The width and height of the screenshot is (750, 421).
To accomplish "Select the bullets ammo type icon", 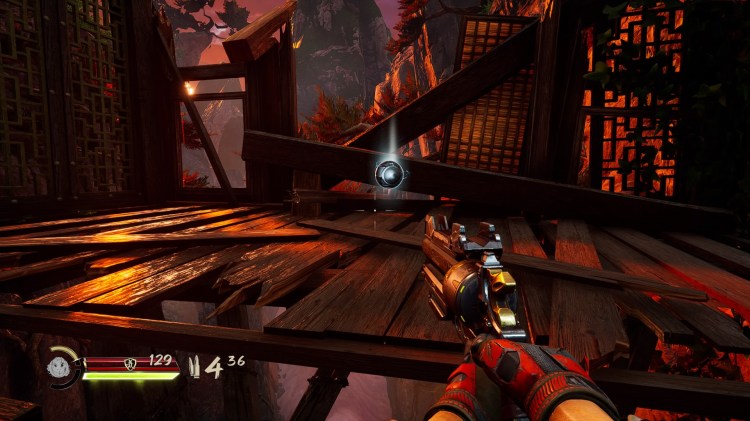I will 195,367.
